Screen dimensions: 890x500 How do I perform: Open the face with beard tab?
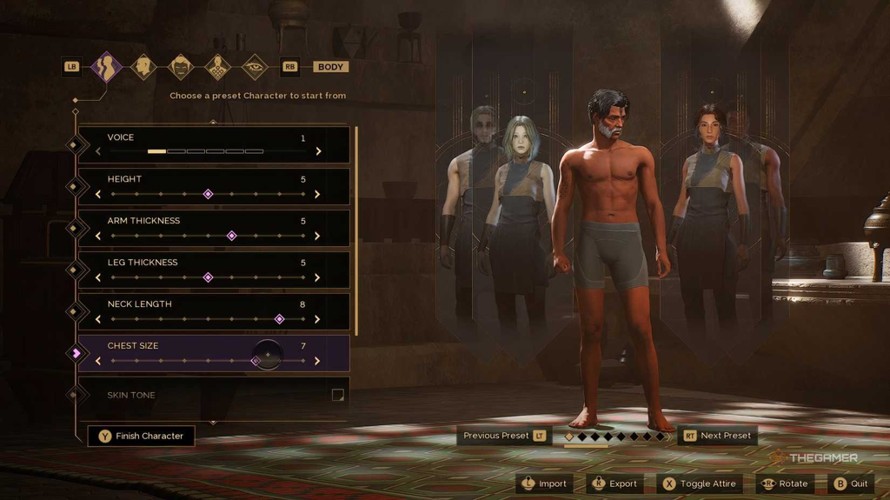tap(180, 67)
